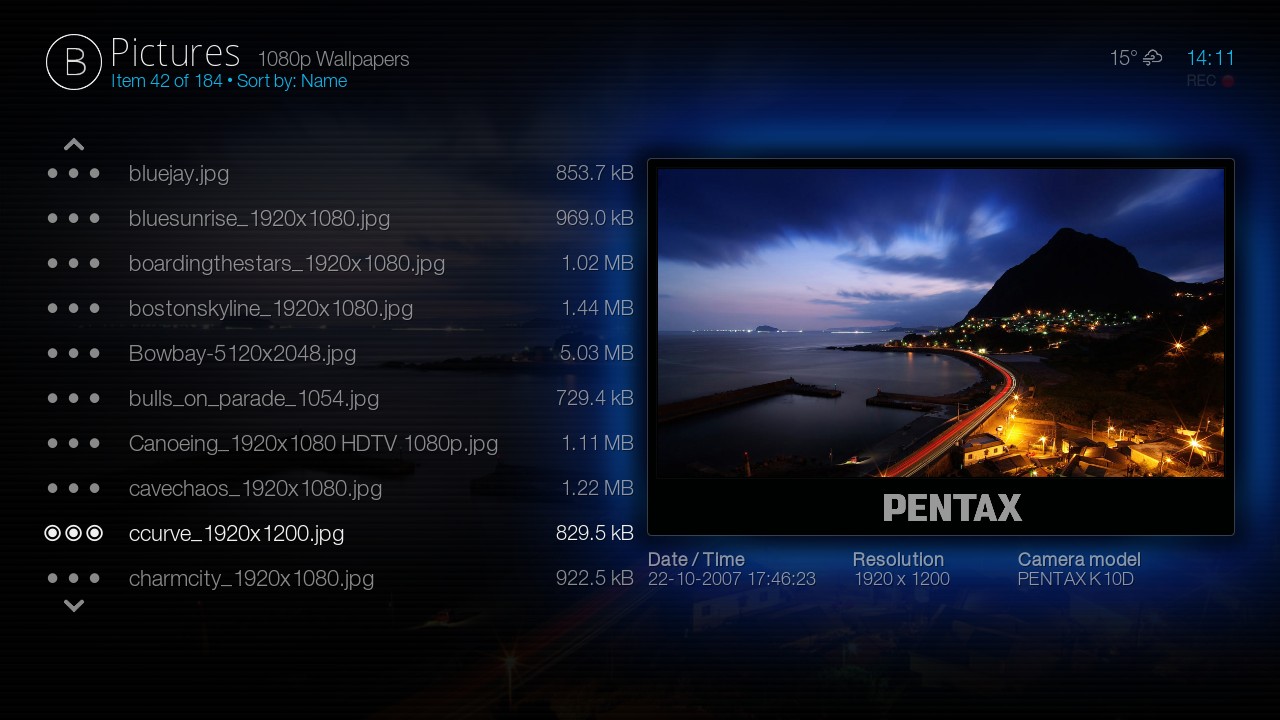Viewport: 1280px width, 720px height.
Task: Open the weather cloud icon
Action: click(x=1152, y=58)
